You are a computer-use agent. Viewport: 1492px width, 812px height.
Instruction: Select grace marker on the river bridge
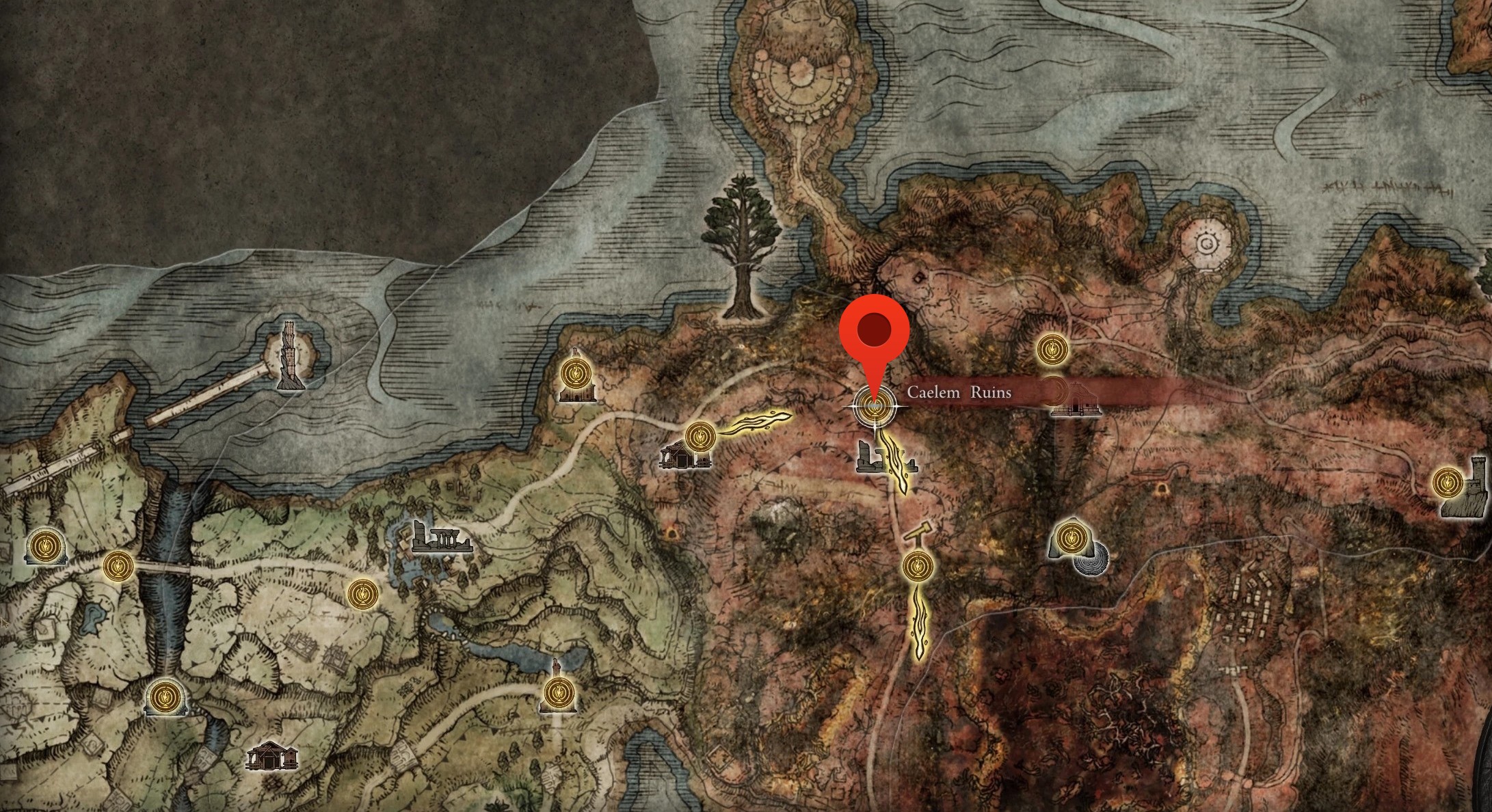click(118, 566)
